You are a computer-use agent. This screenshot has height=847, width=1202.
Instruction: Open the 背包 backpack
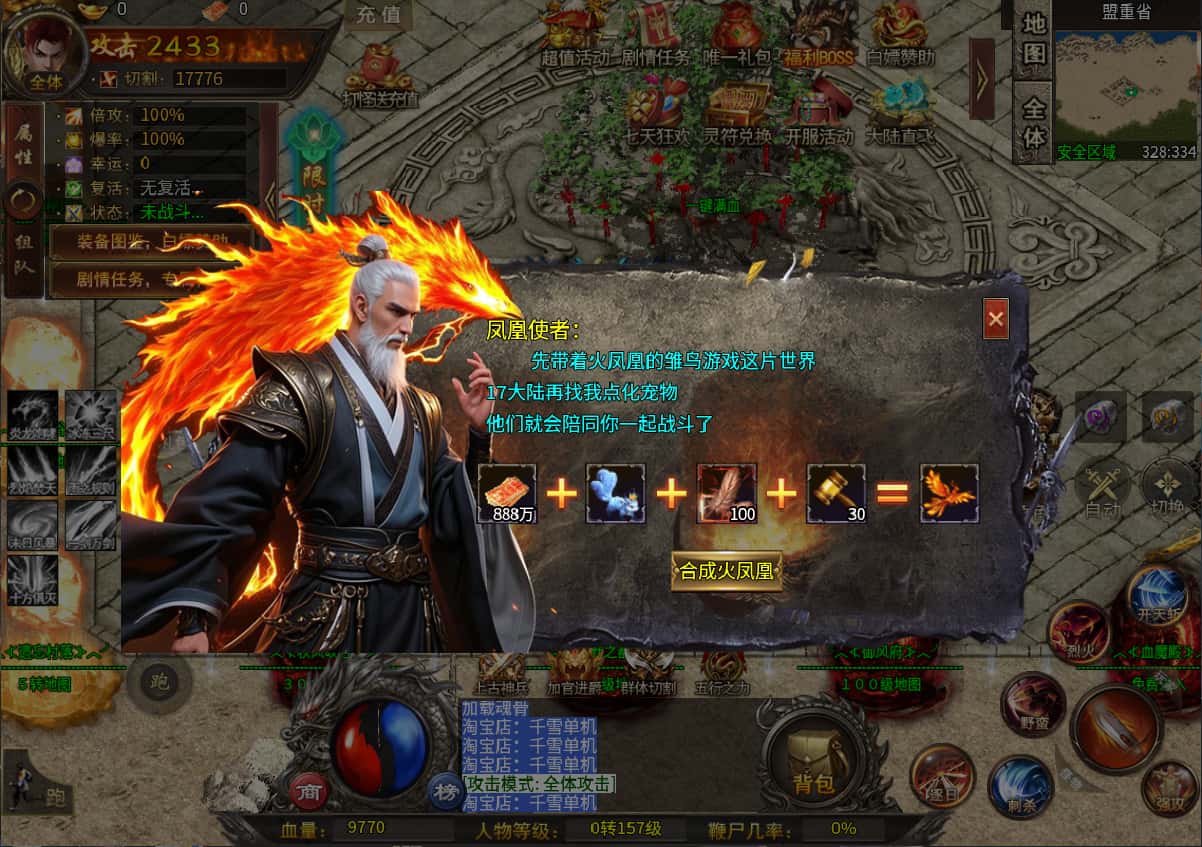(814, 761)
